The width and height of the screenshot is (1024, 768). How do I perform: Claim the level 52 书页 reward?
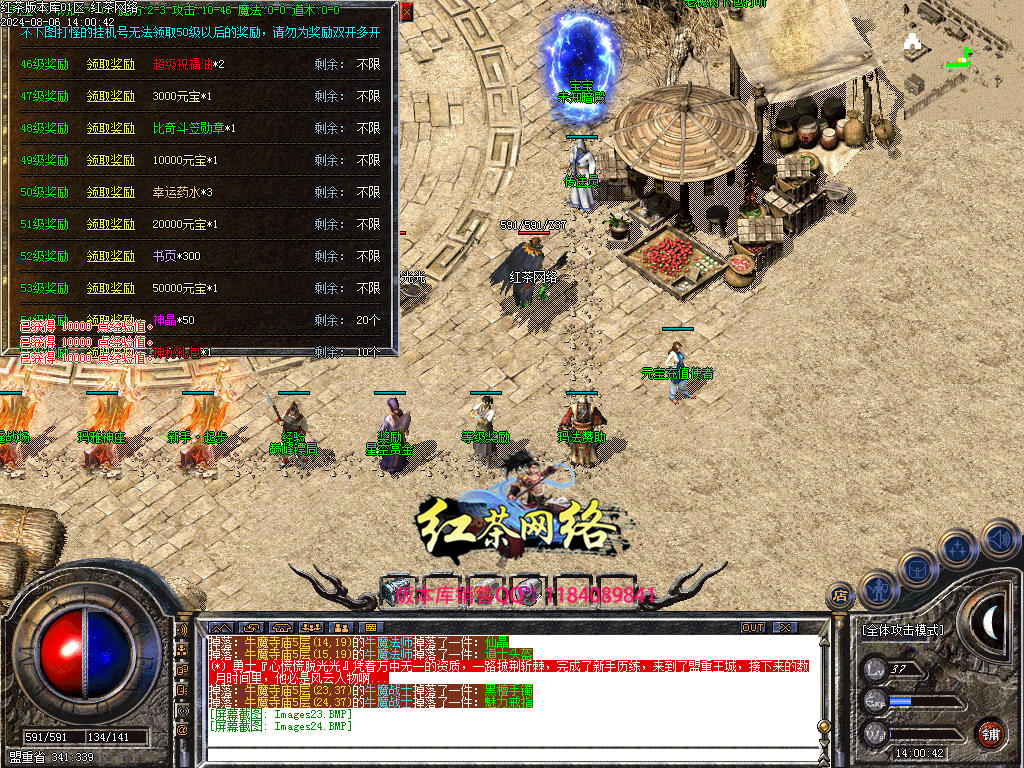(x=110, y=256)
